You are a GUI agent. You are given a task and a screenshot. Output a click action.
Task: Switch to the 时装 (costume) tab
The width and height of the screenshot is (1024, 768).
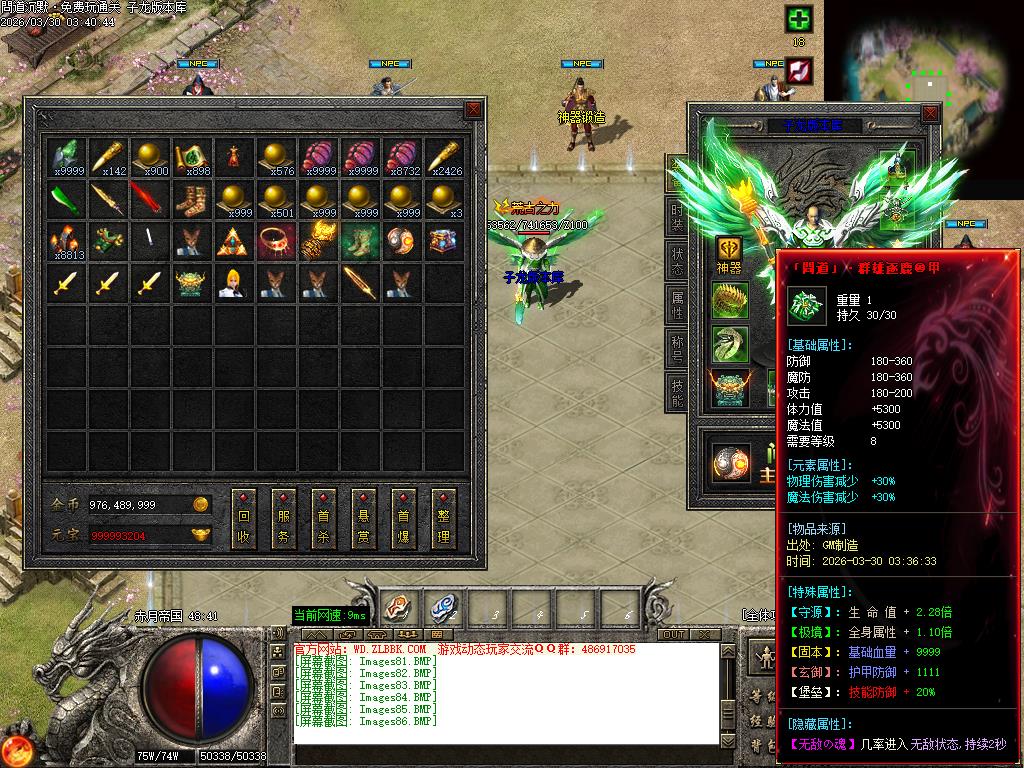pyautogui.click(x=677, y=217)
